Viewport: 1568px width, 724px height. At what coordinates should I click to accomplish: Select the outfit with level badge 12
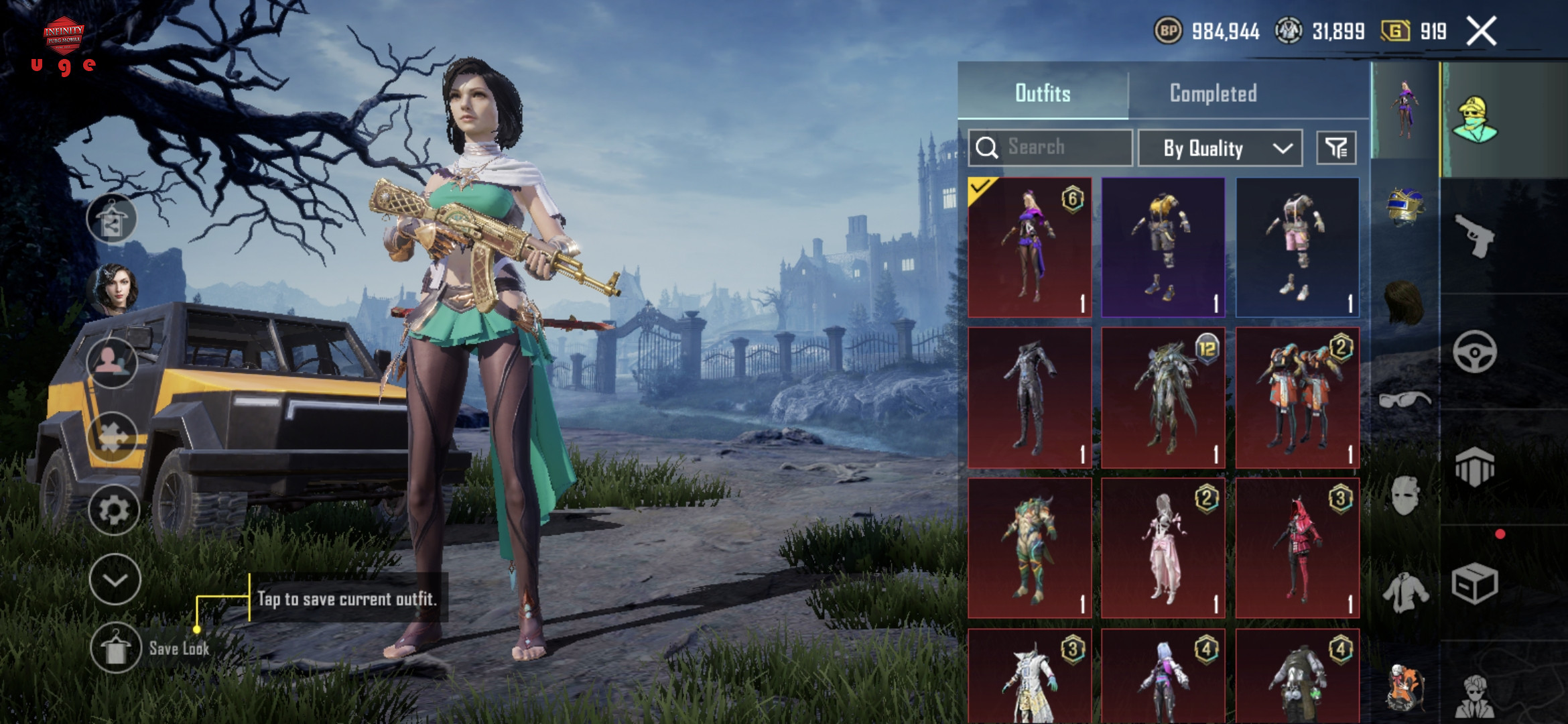point(1163,398)
